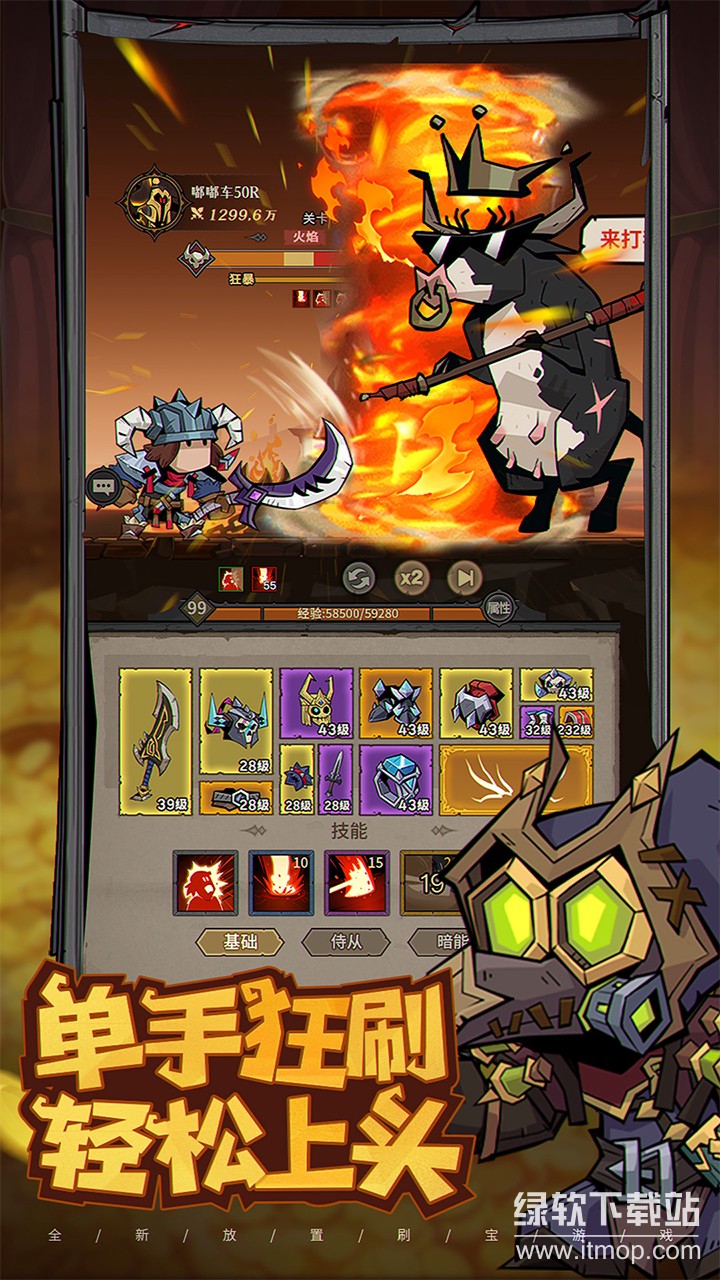The height and width of the screenshot is (1280, 720).
Task: Select the purple gem ring slot
Action: (396, 779)
